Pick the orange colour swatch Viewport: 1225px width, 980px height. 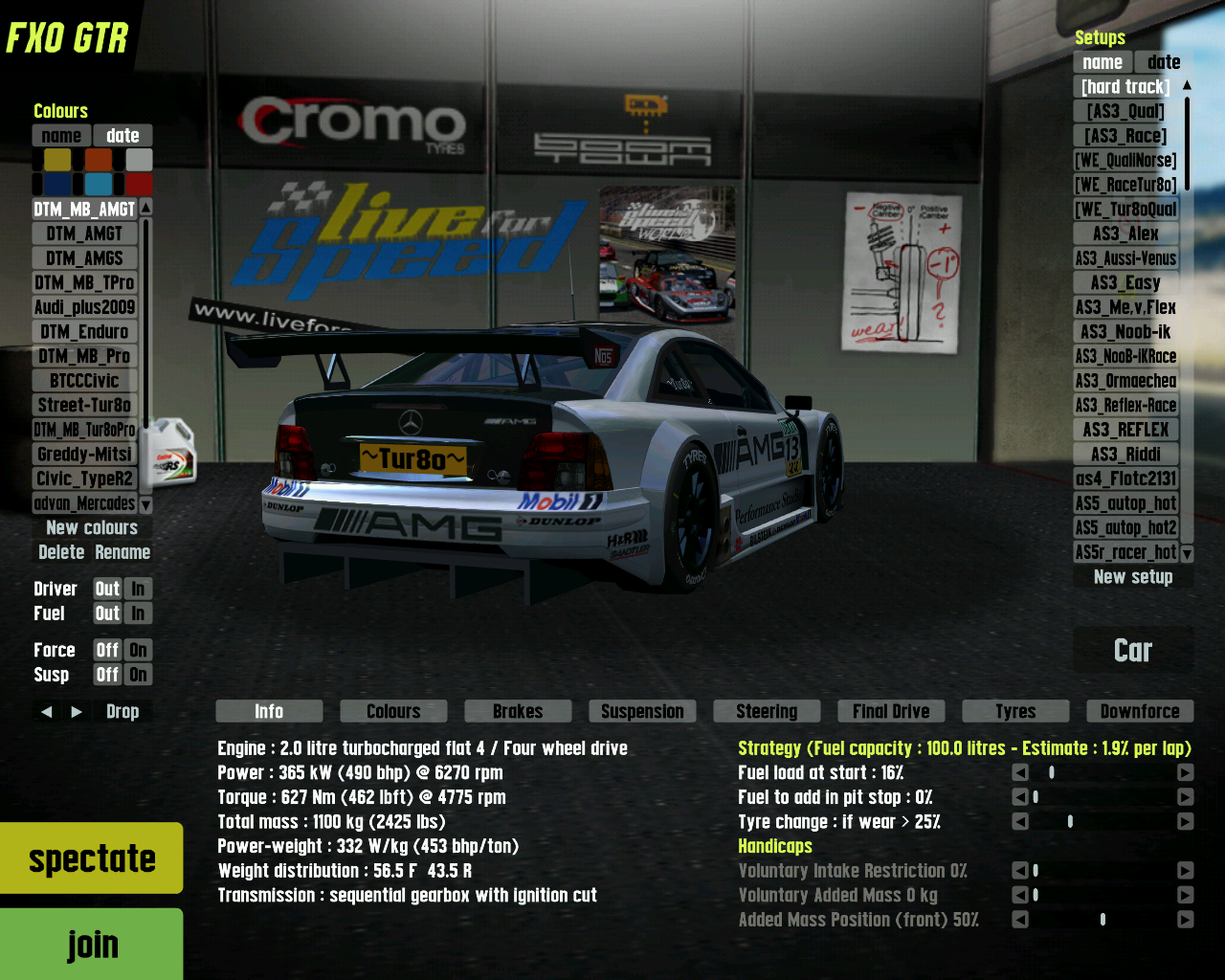coord(99,160)
